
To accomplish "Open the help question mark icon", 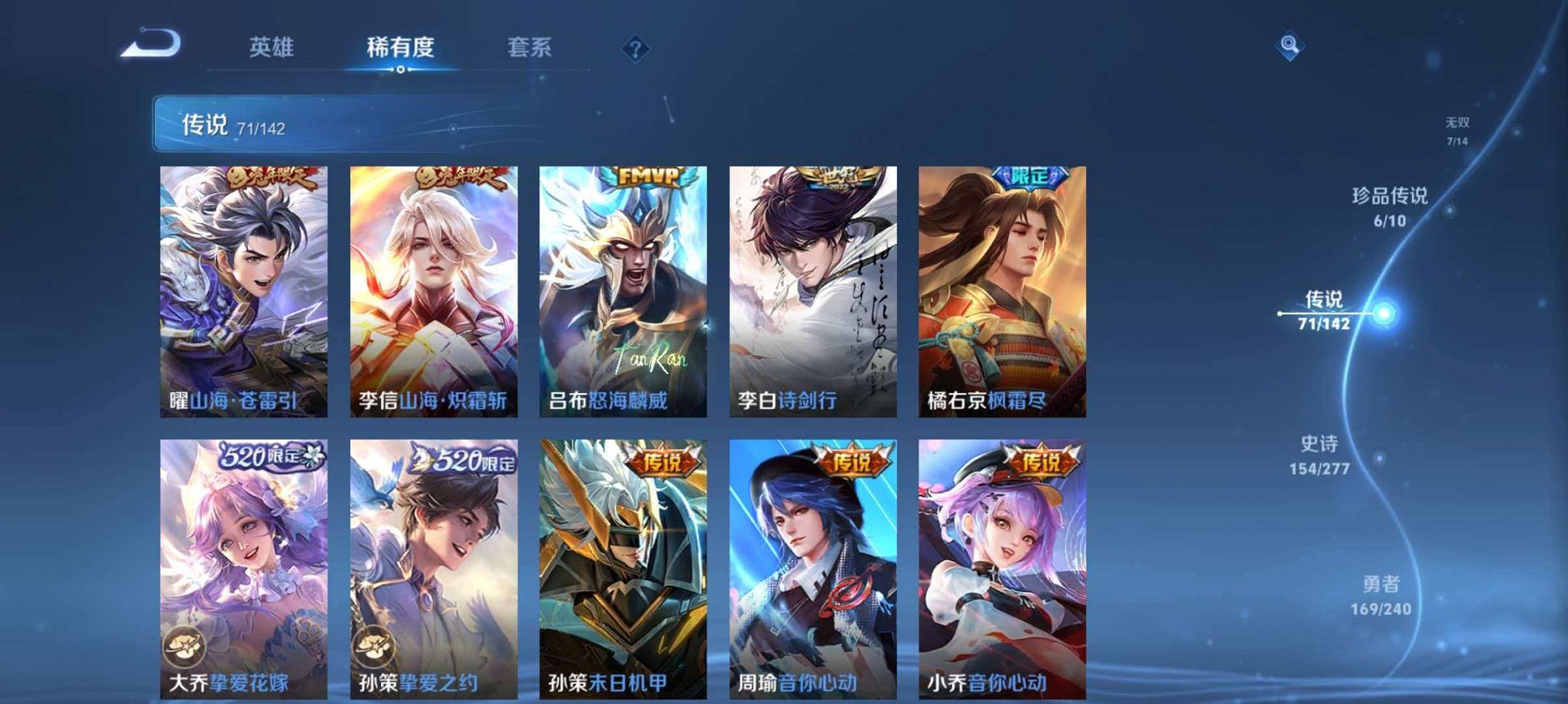I will 635,49.
